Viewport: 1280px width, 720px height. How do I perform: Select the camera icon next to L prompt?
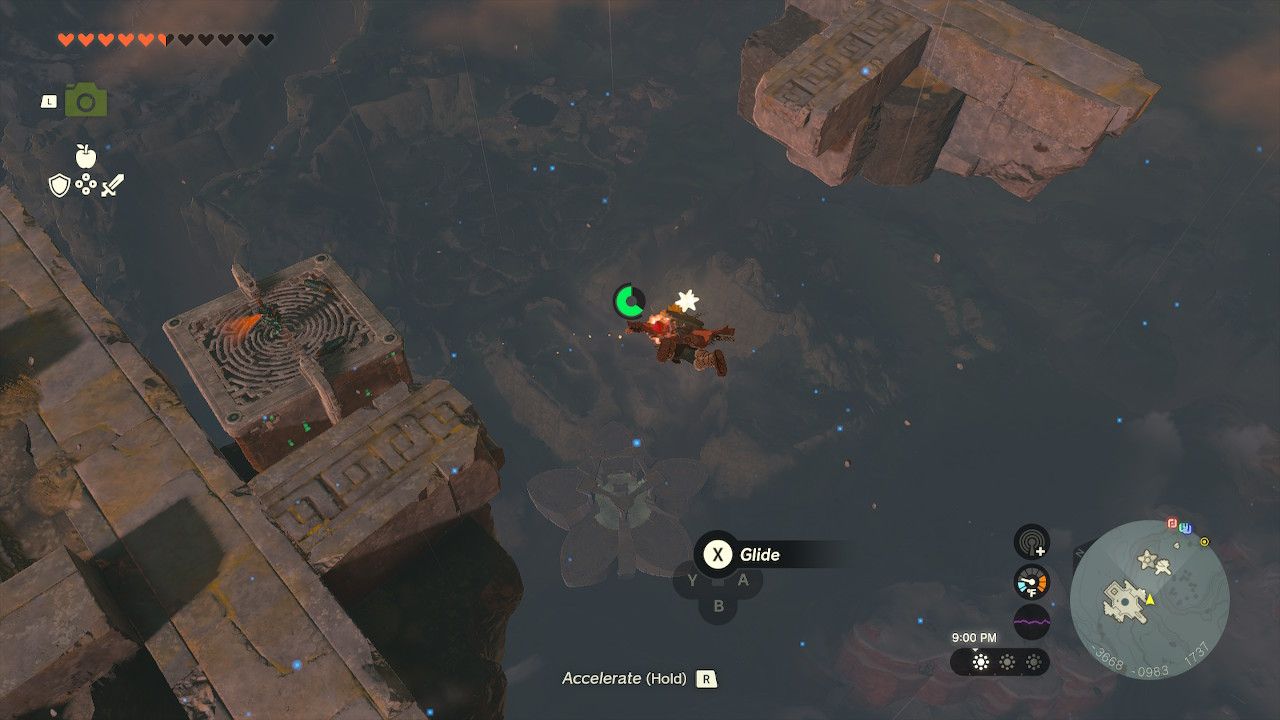point(88,100)
